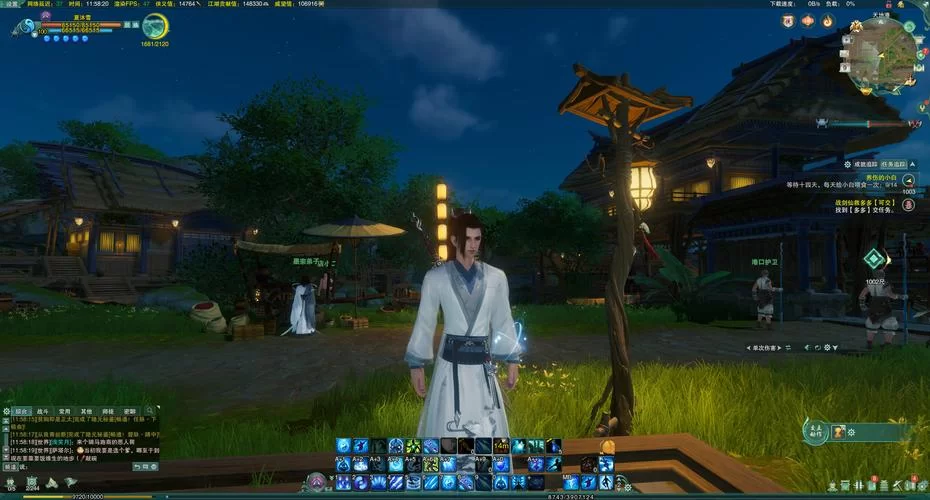
Task: Select the 综合 chat tab
Action: (21, 411)
